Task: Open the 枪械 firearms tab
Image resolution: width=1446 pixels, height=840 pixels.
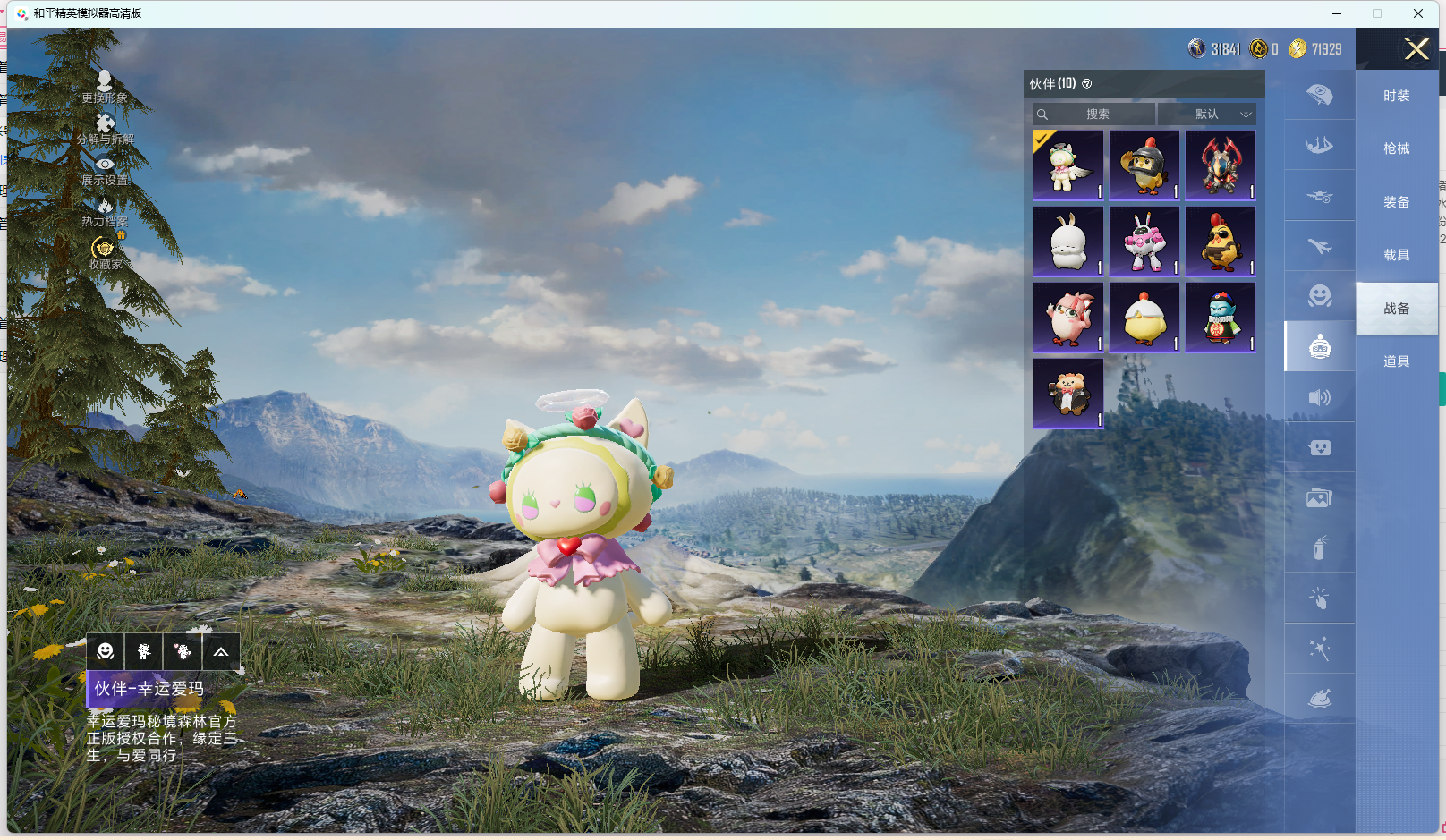Action: point(1396,148)
